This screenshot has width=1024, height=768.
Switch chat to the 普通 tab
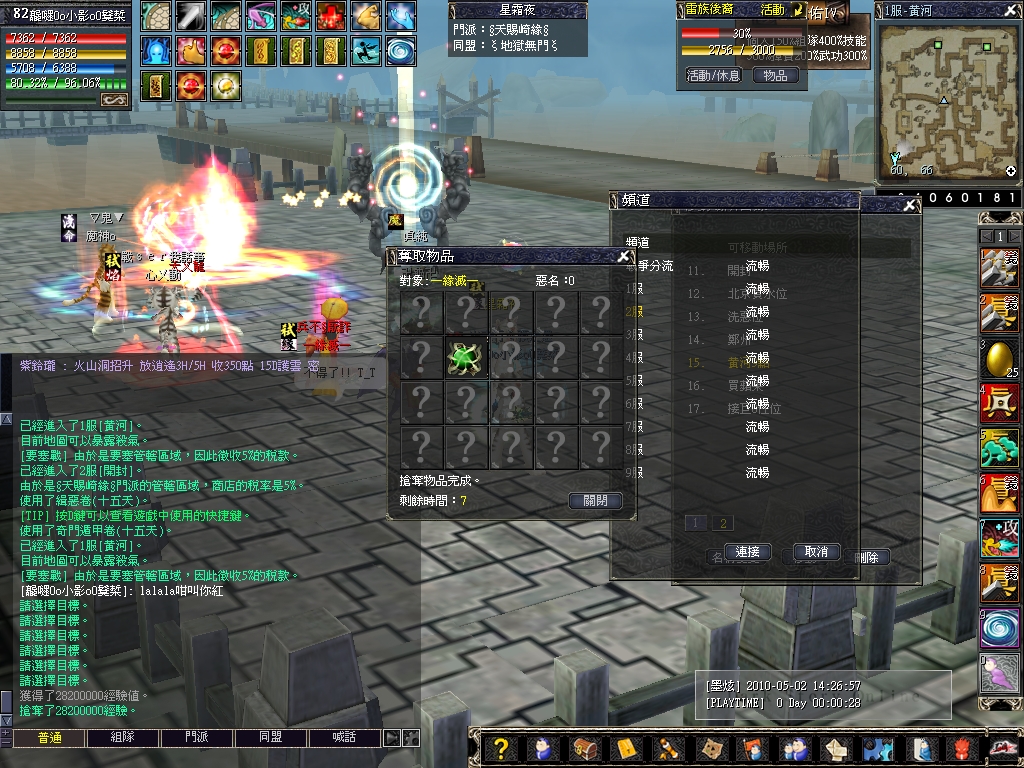pyautogui.click(x=50, y=738)
